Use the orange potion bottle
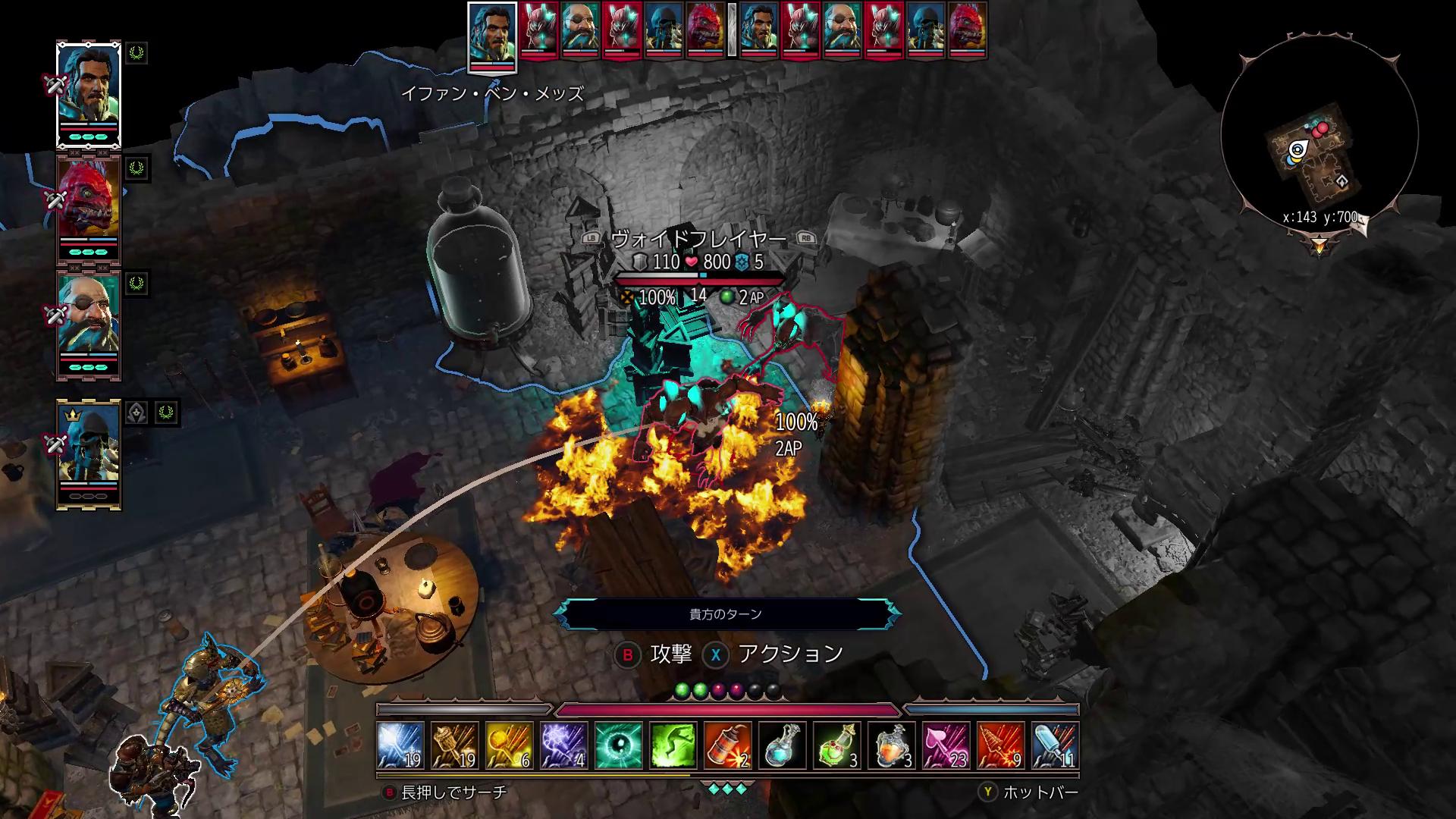The image size is (1456, 819). tap(892, 745)
